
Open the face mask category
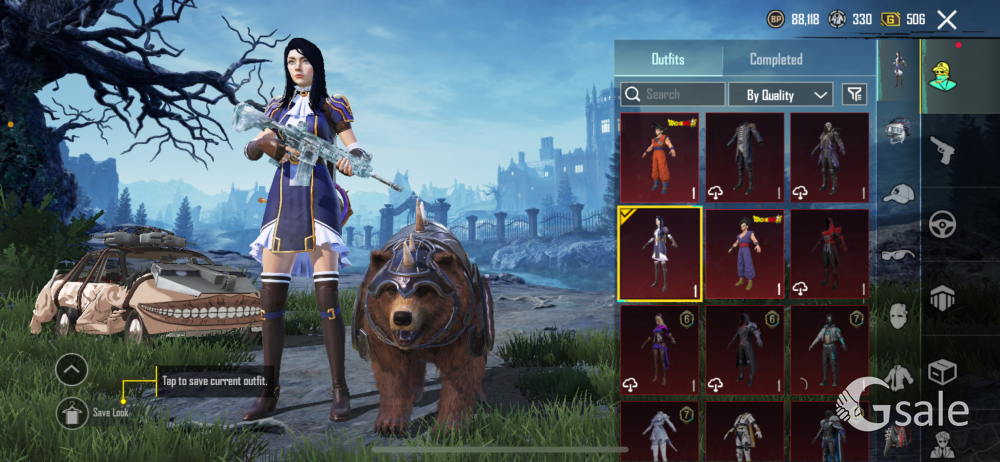pyautogui.click(x=898, y=318)
